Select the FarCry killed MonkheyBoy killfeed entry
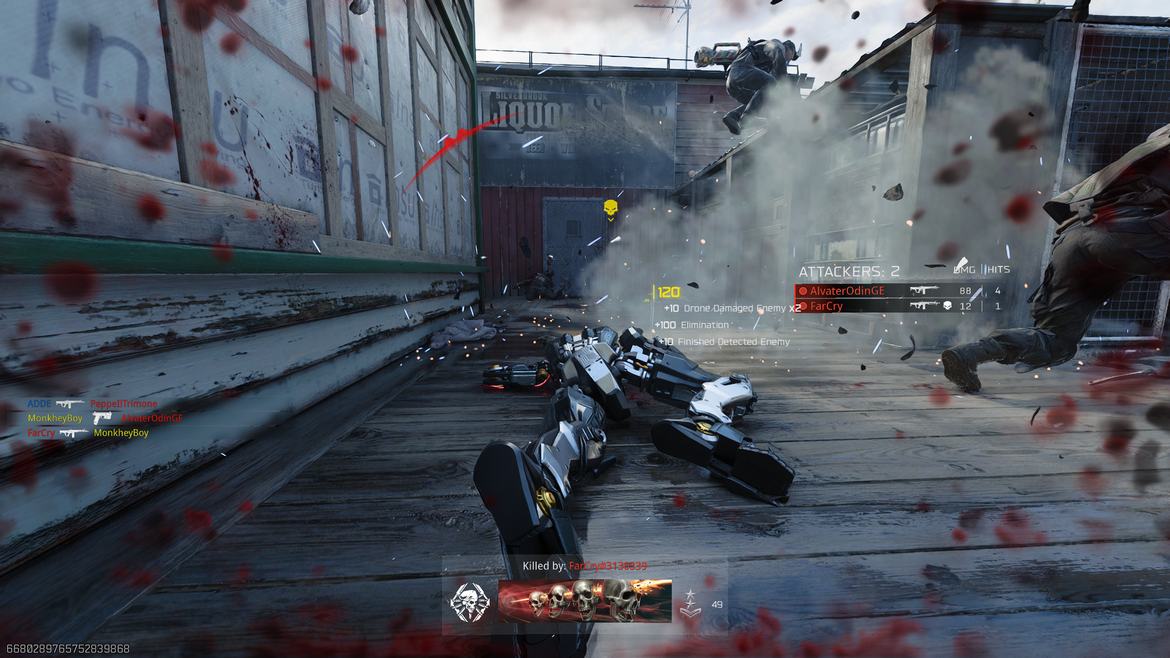The width and height of the screenshot is (1170, 658). coord(88,433)
